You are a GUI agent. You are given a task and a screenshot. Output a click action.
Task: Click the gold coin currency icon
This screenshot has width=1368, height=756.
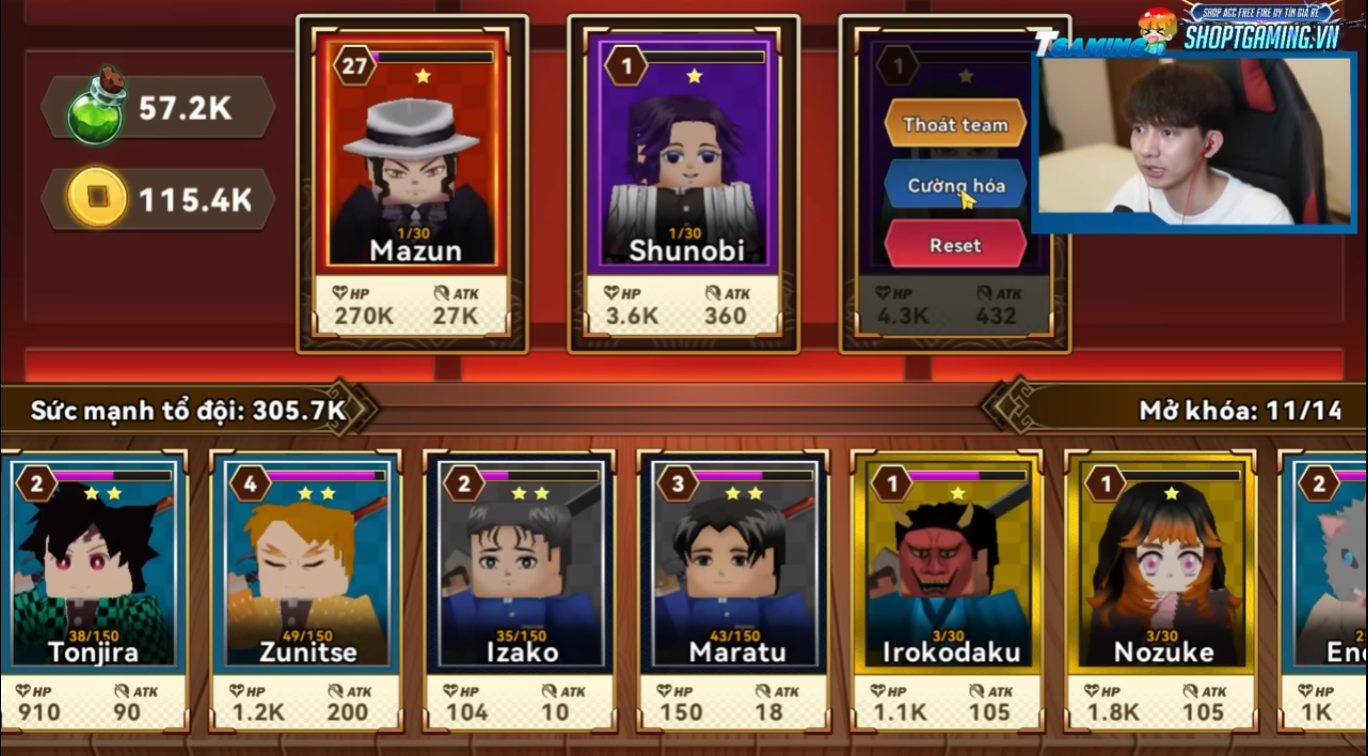pos(97,198)
